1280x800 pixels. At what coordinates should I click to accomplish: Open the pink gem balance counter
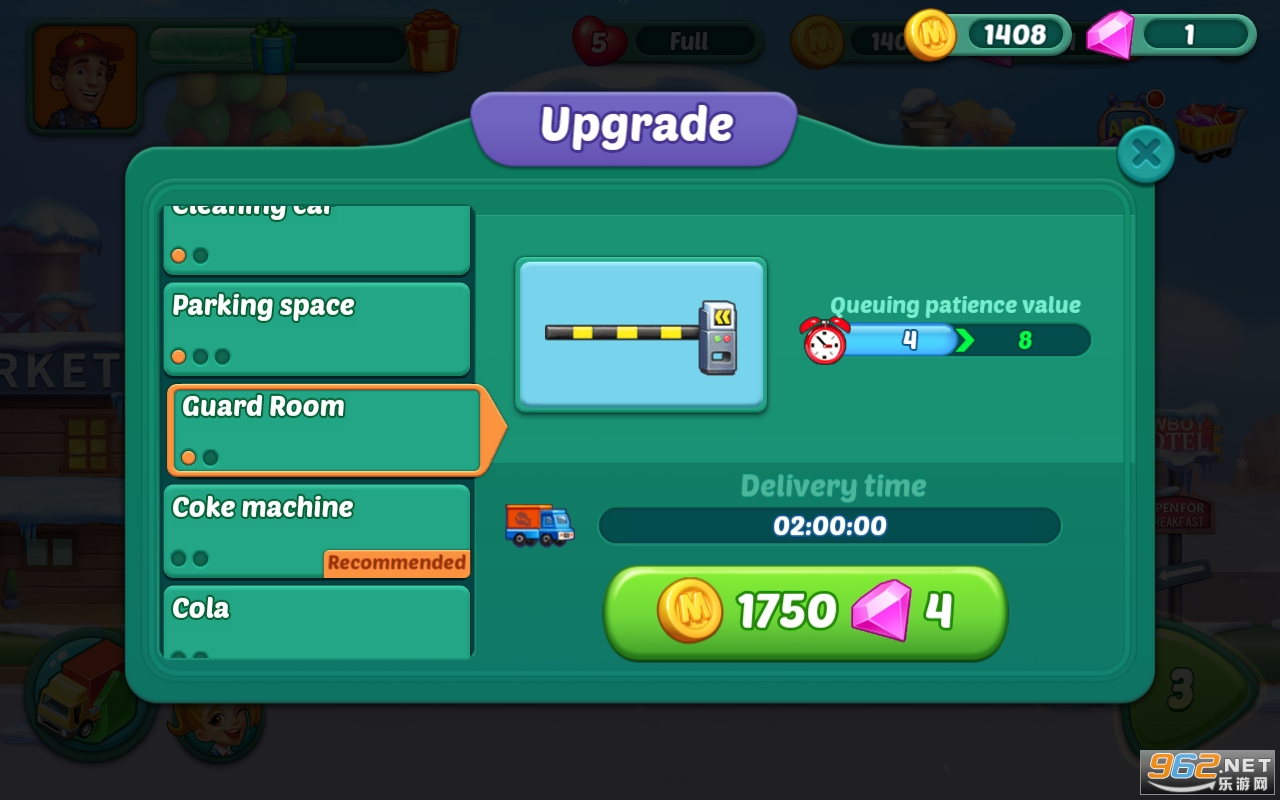pos(1172,36)
